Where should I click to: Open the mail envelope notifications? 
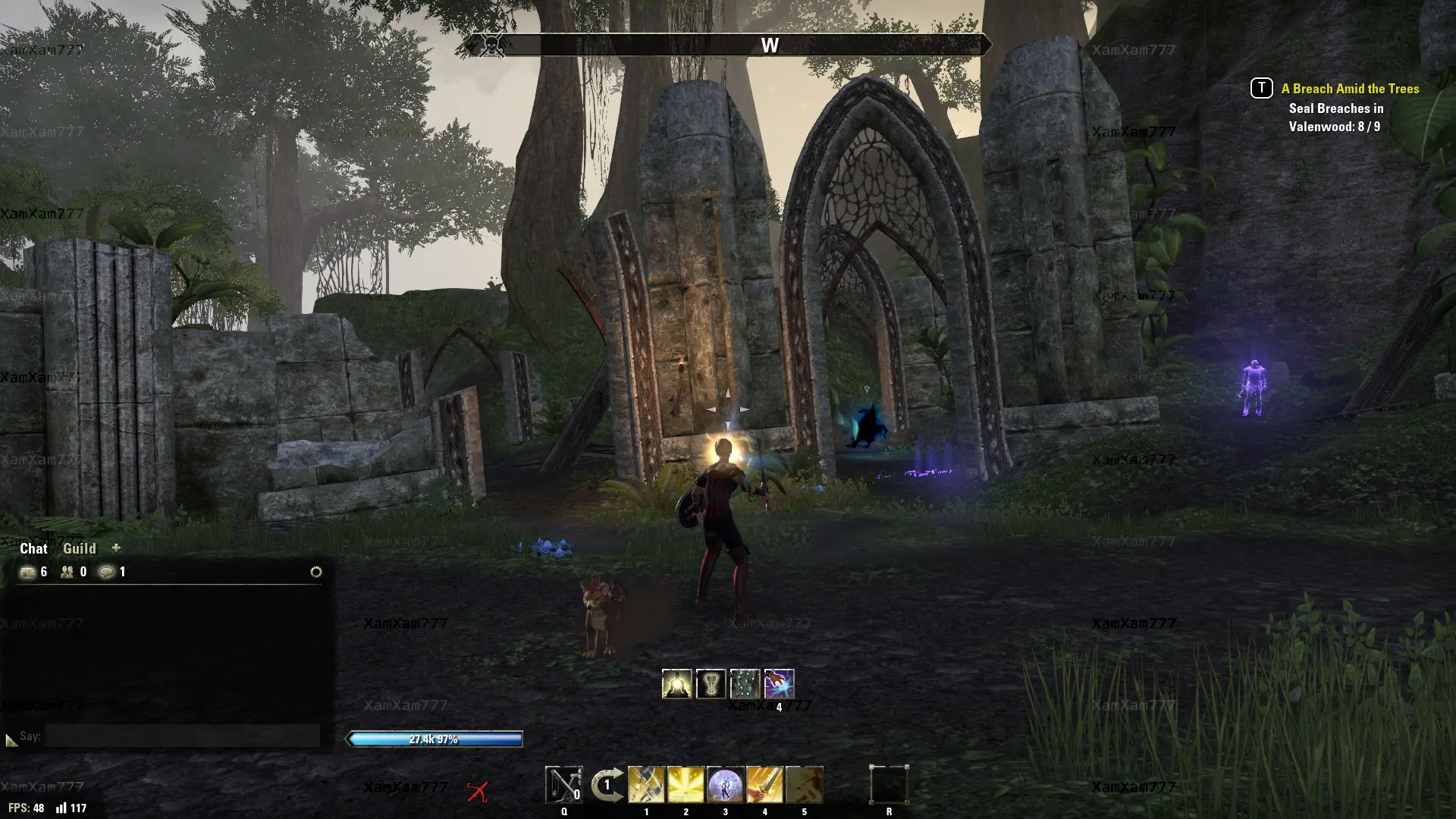pyautogui.click(x=28, y=572)
